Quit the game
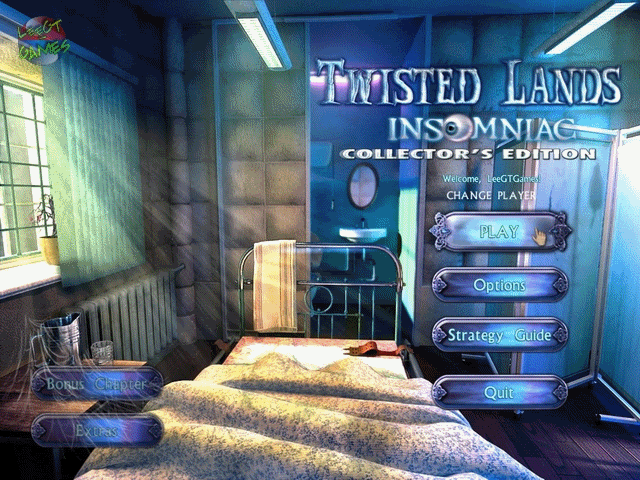640x480 pixels. tap(499, 392)
